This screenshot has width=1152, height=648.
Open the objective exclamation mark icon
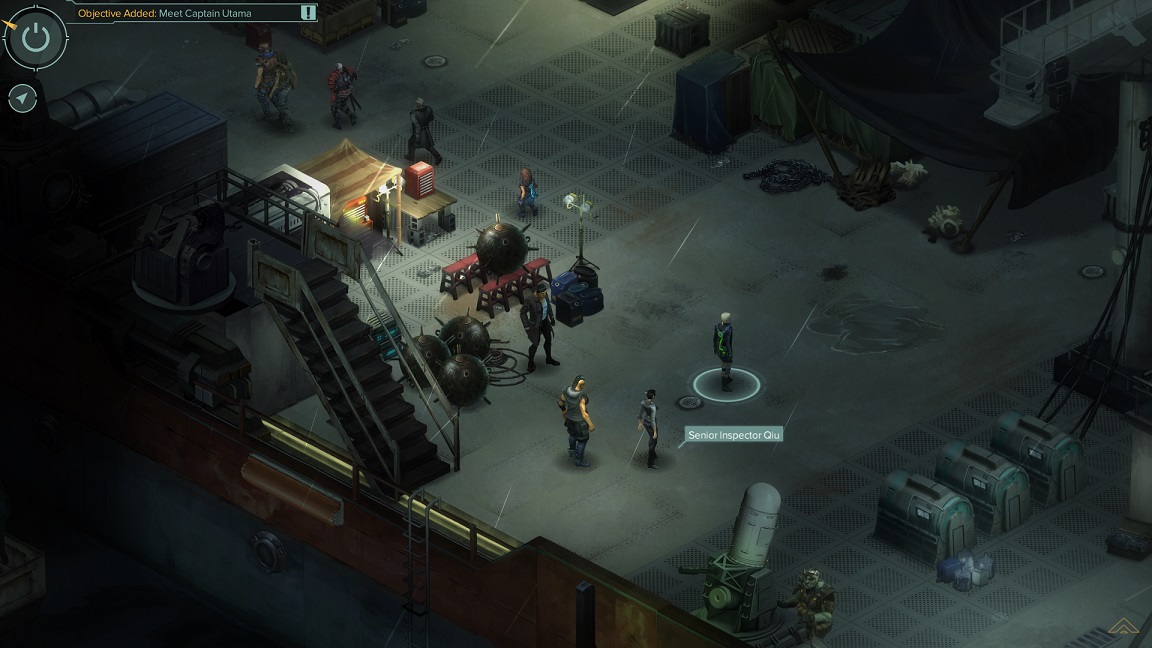pyautogui.click(x=308, y=13)
